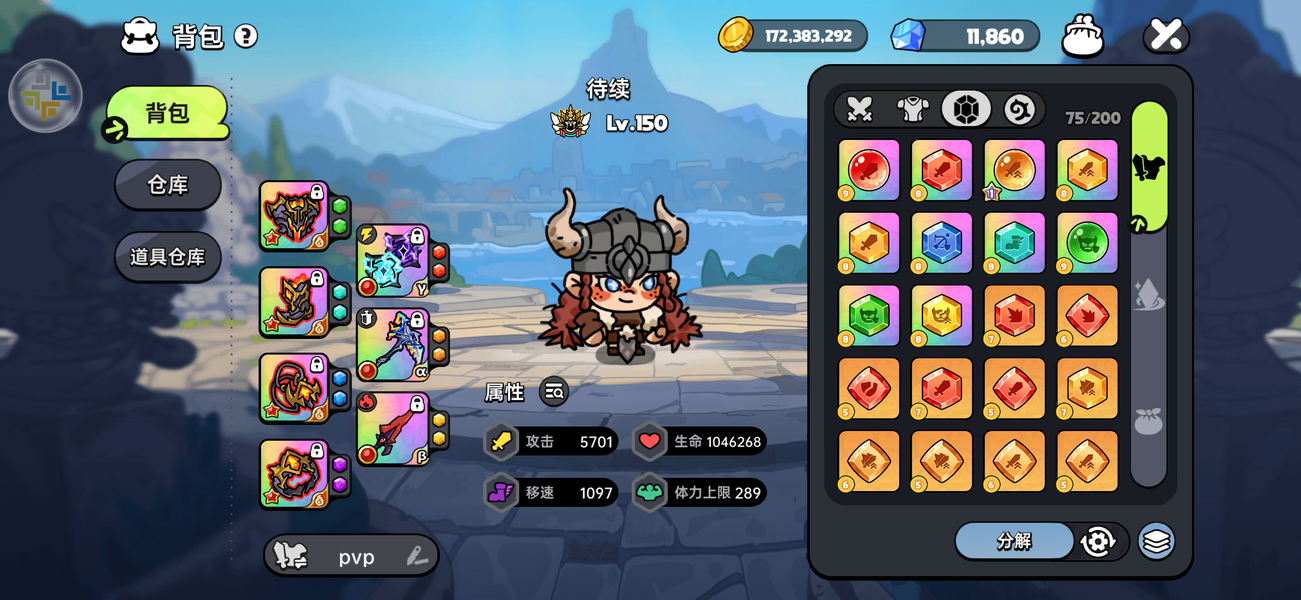Click the gold coin currency icon
The height and width of the screenshot is (600, 1301).
[x=736, y=35]
